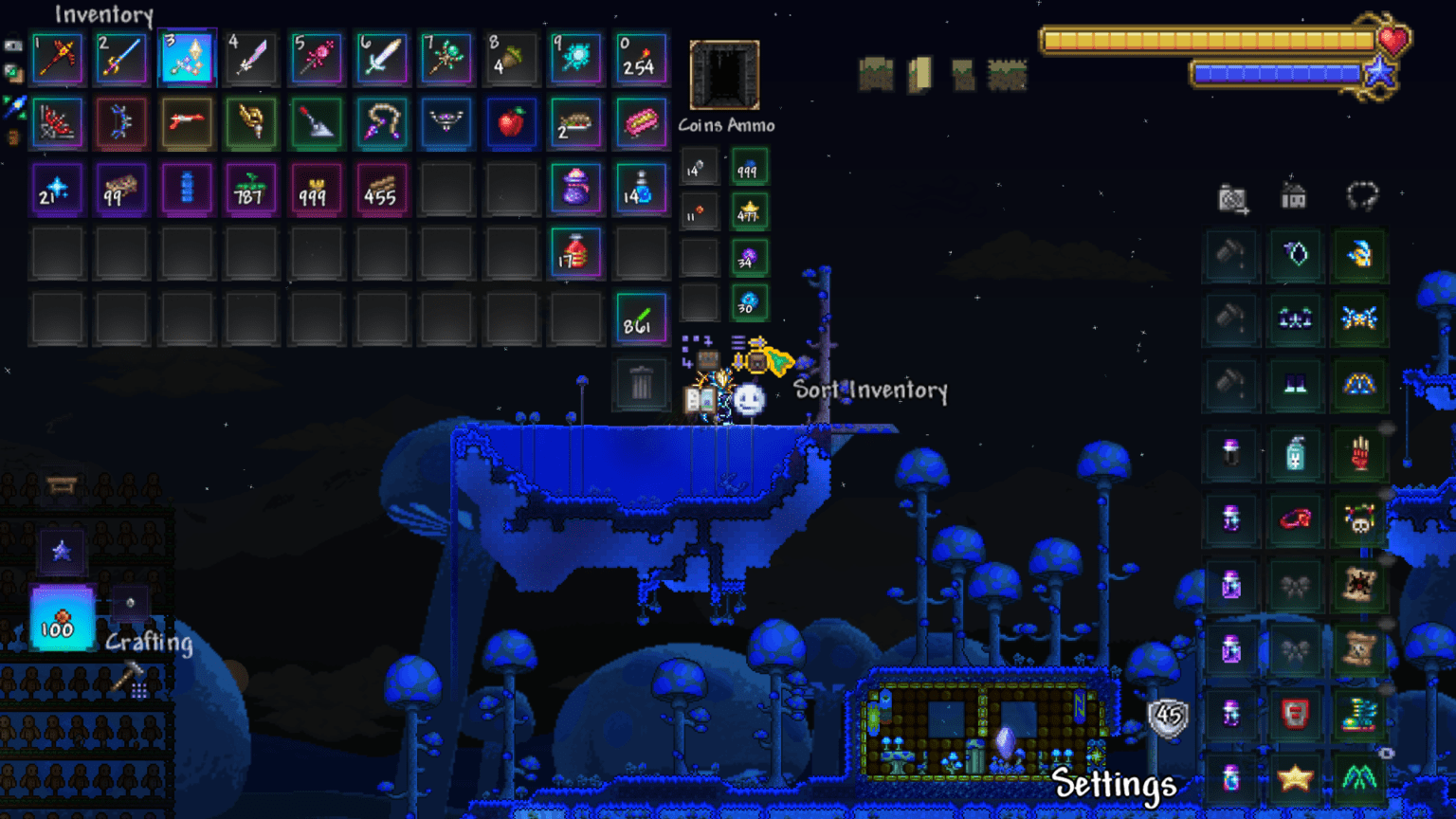Select the flaming arrows in hotbar slot 0
Screen dimensions: 1456x819
click(x=642, y=58)
